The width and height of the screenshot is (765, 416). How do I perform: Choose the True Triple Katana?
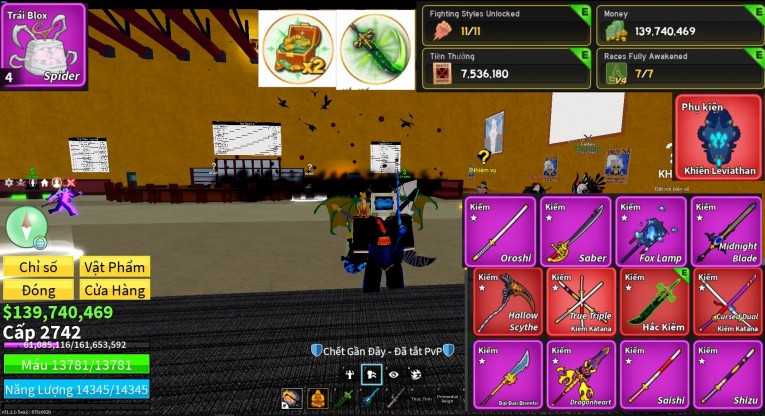click(575, 301)
